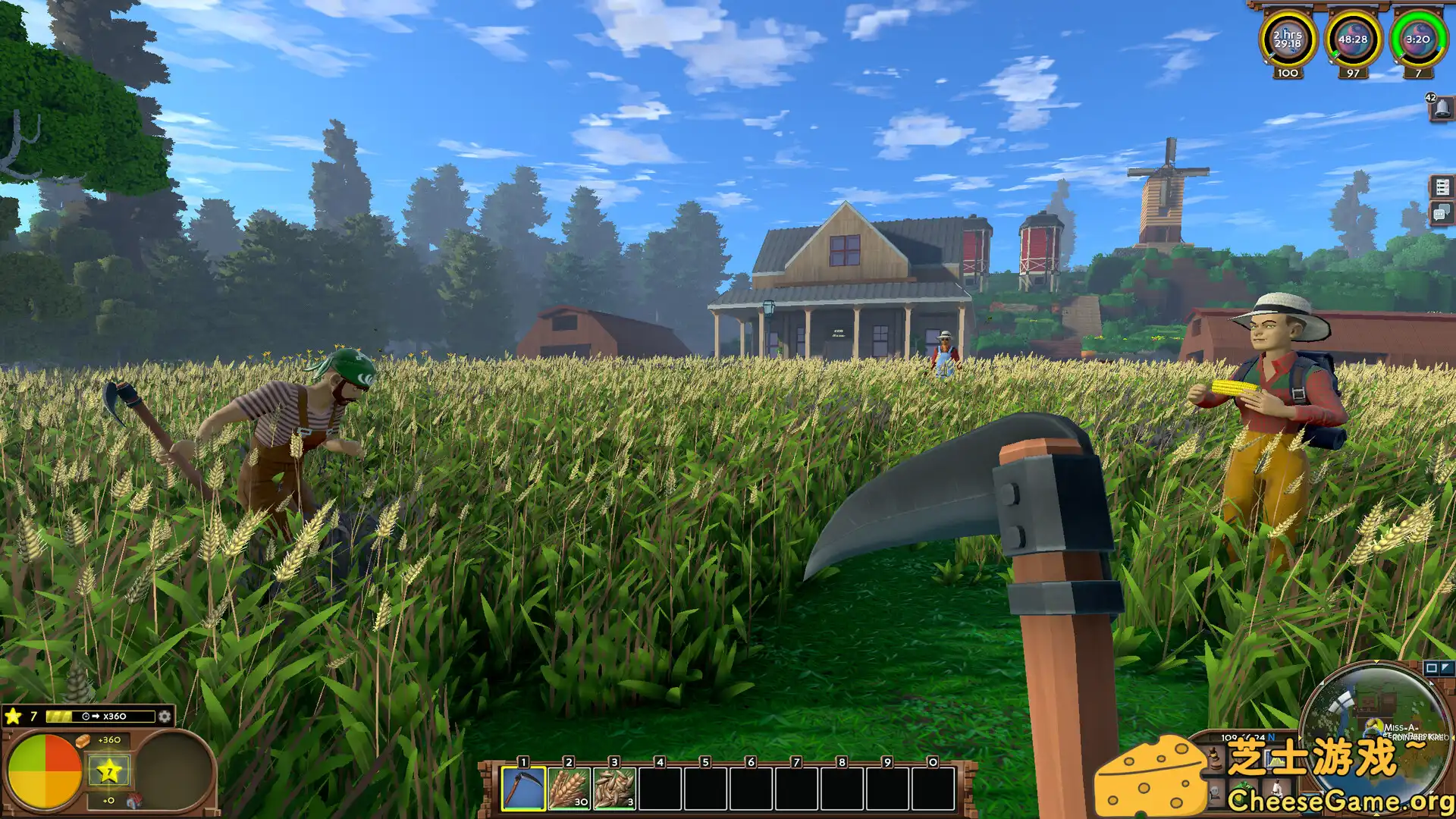Select the 3:20 green-ring timer globe
1456x819 pixels.
click(1417, 39)
